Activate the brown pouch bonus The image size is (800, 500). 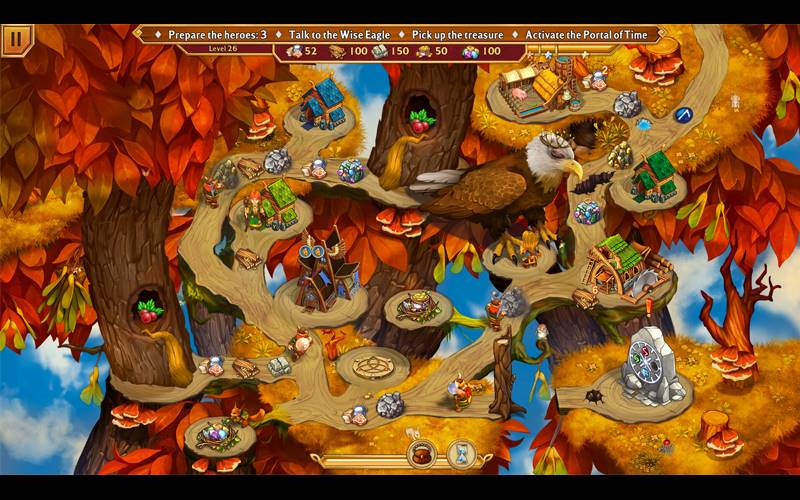click(422, 456)
